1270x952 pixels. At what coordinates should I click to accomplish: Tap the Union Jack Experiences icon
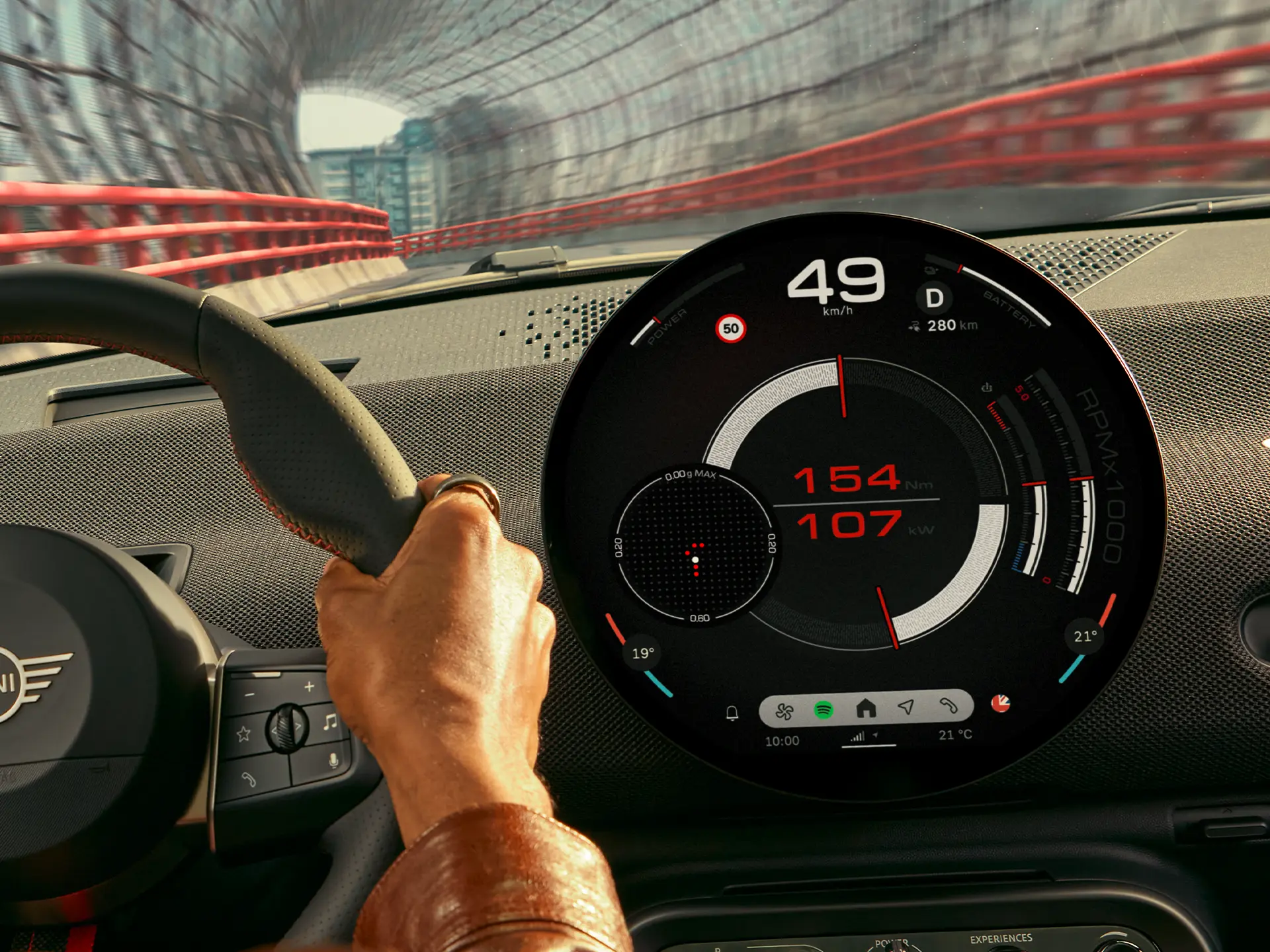click(x=1001, y=703)
